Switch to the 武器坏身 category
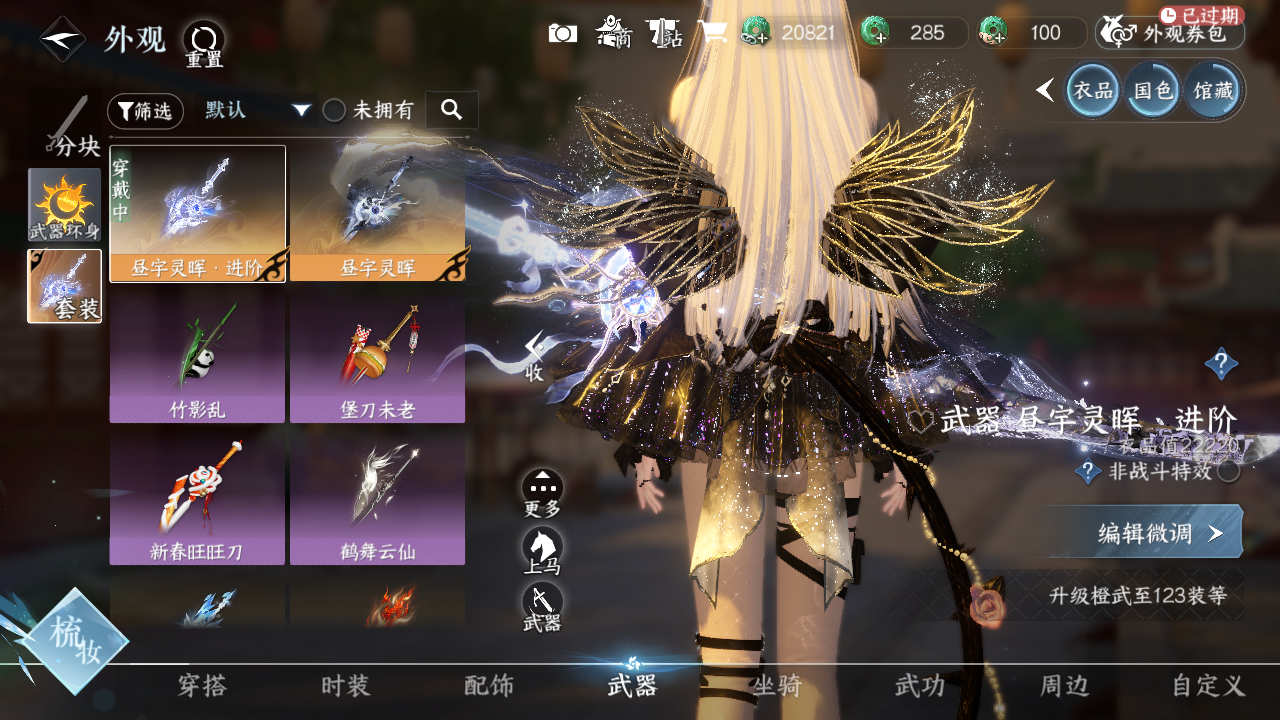The height and width of the screenshot is (720, 1280). 65,204
